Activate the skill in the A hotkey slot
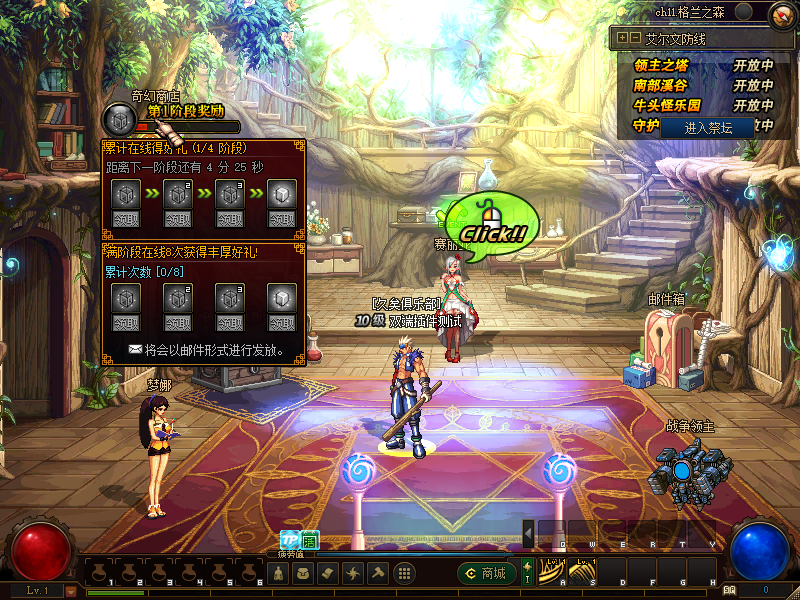Image resolution: width=800 pixels, height=600 pixels. [x=552, y=573]
